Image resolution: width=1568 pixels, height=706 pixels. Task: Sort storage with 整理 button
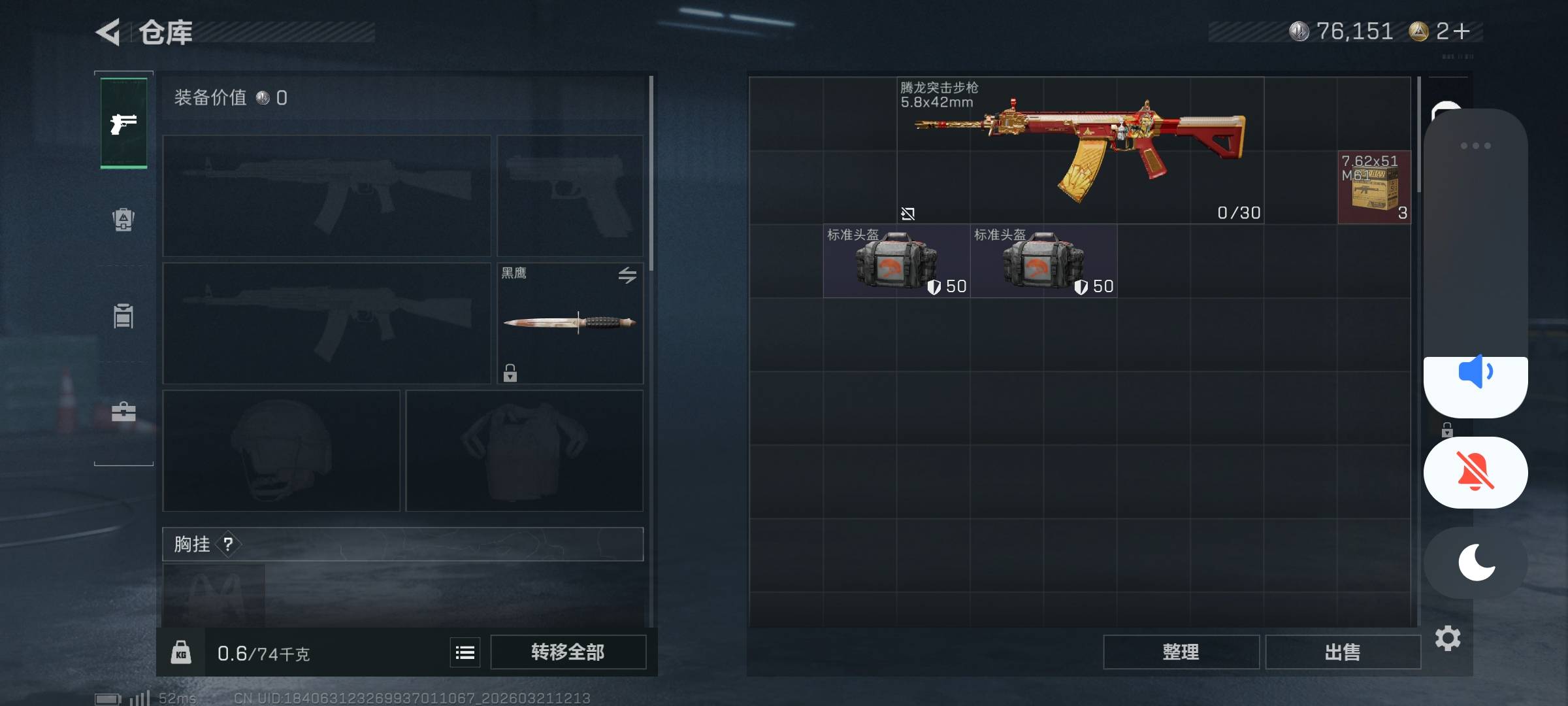(1181, 652)
